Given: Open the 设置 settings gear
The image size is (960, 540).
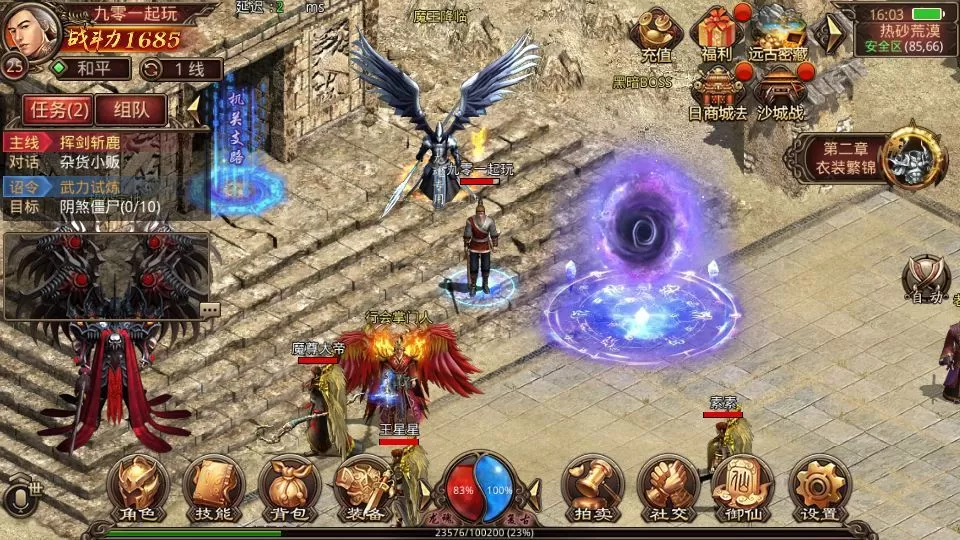Looking at the screenshot, I should point(819,489).
